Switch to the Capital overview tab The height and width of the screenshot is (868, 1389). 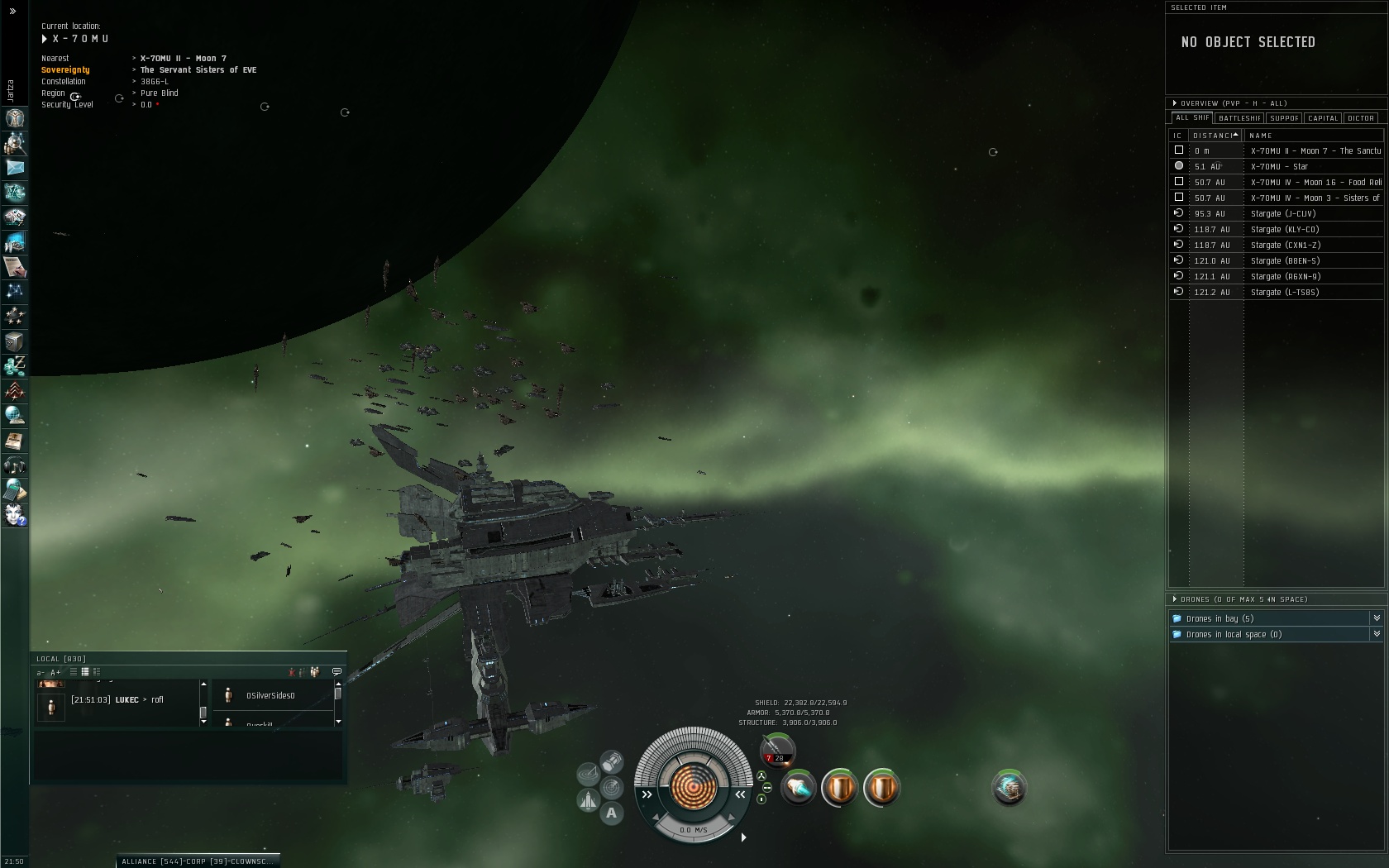pos(1323,118)
